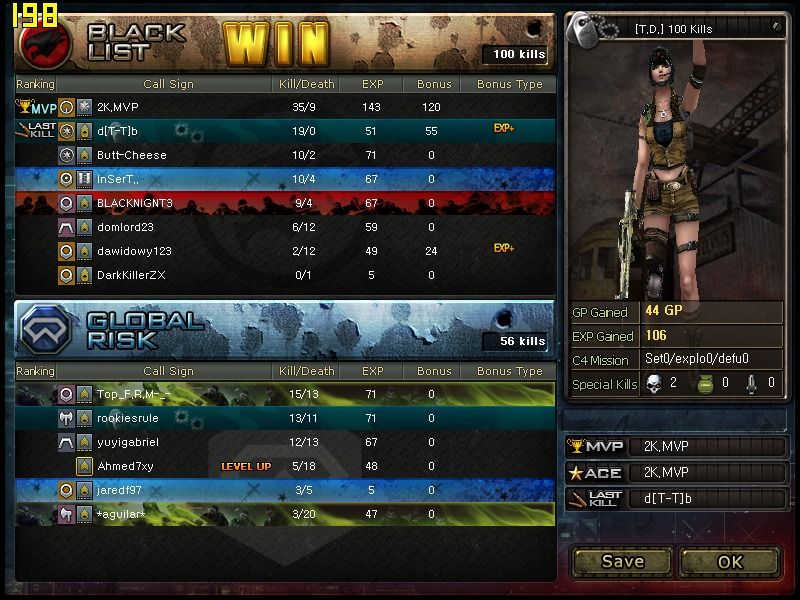This screenshot has width=800, height=600.
Task: Choose the Butt-Cheese scoreboard row
Action: 285,155
